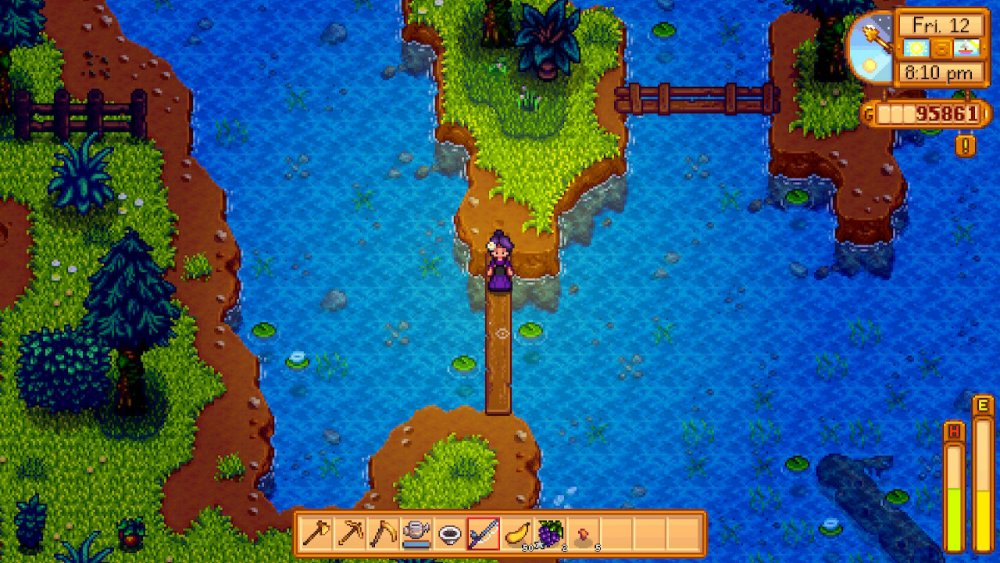
Task: Open the quest journal exclamation icon
Action: pos(965,146)
